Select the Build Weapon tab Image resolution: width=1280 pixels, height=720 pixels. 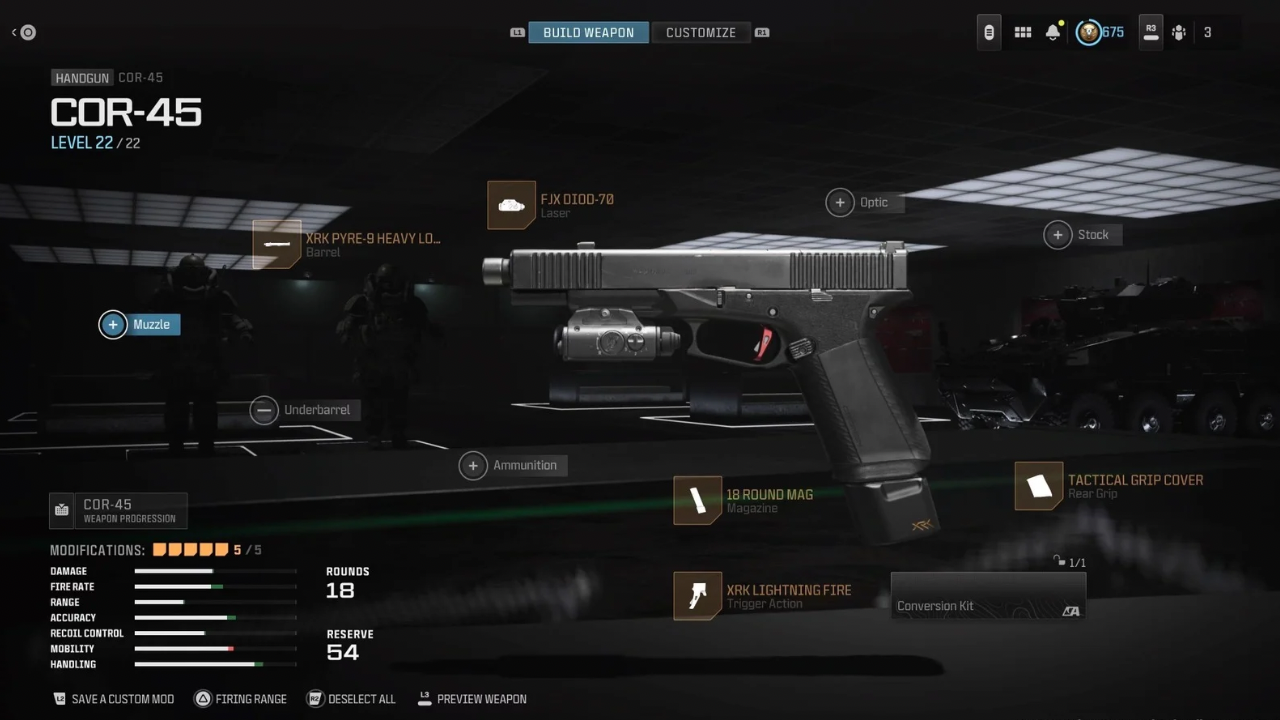pyautogui.click(x=588, y=32)
